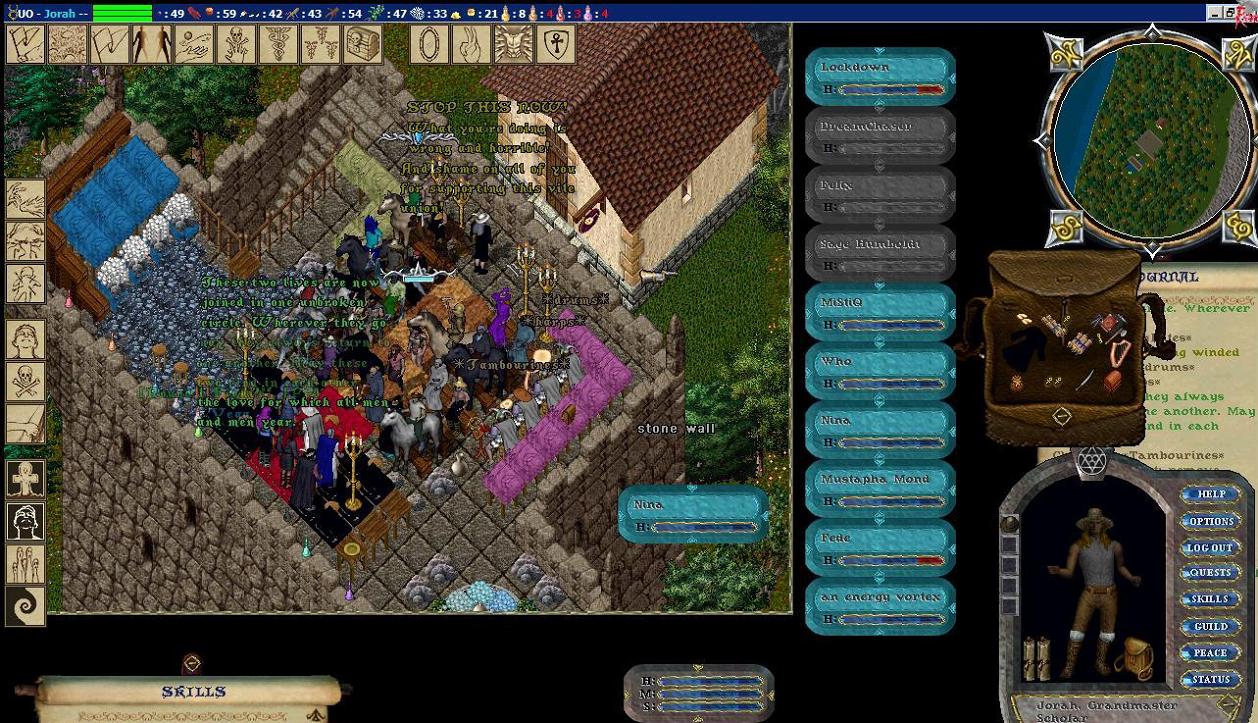This screenshot has width=1258, height=723.
Task: Use the ankh shield icon
Action: (x=557, y=45)
